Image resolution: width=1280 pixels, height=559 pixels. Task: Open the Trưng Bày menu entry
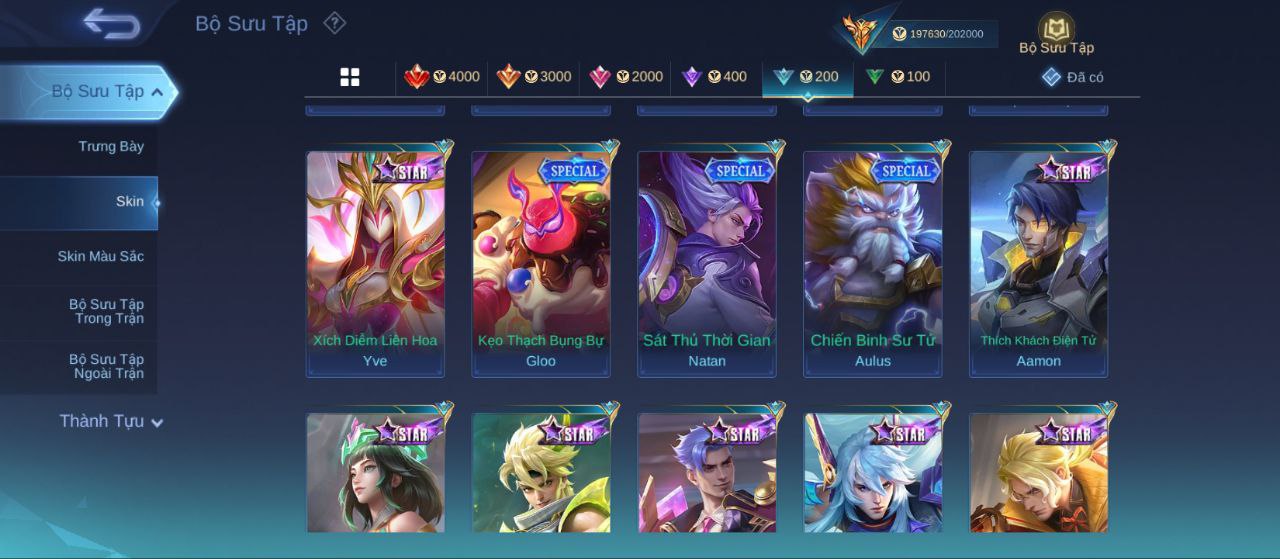(x=111, y=147)
